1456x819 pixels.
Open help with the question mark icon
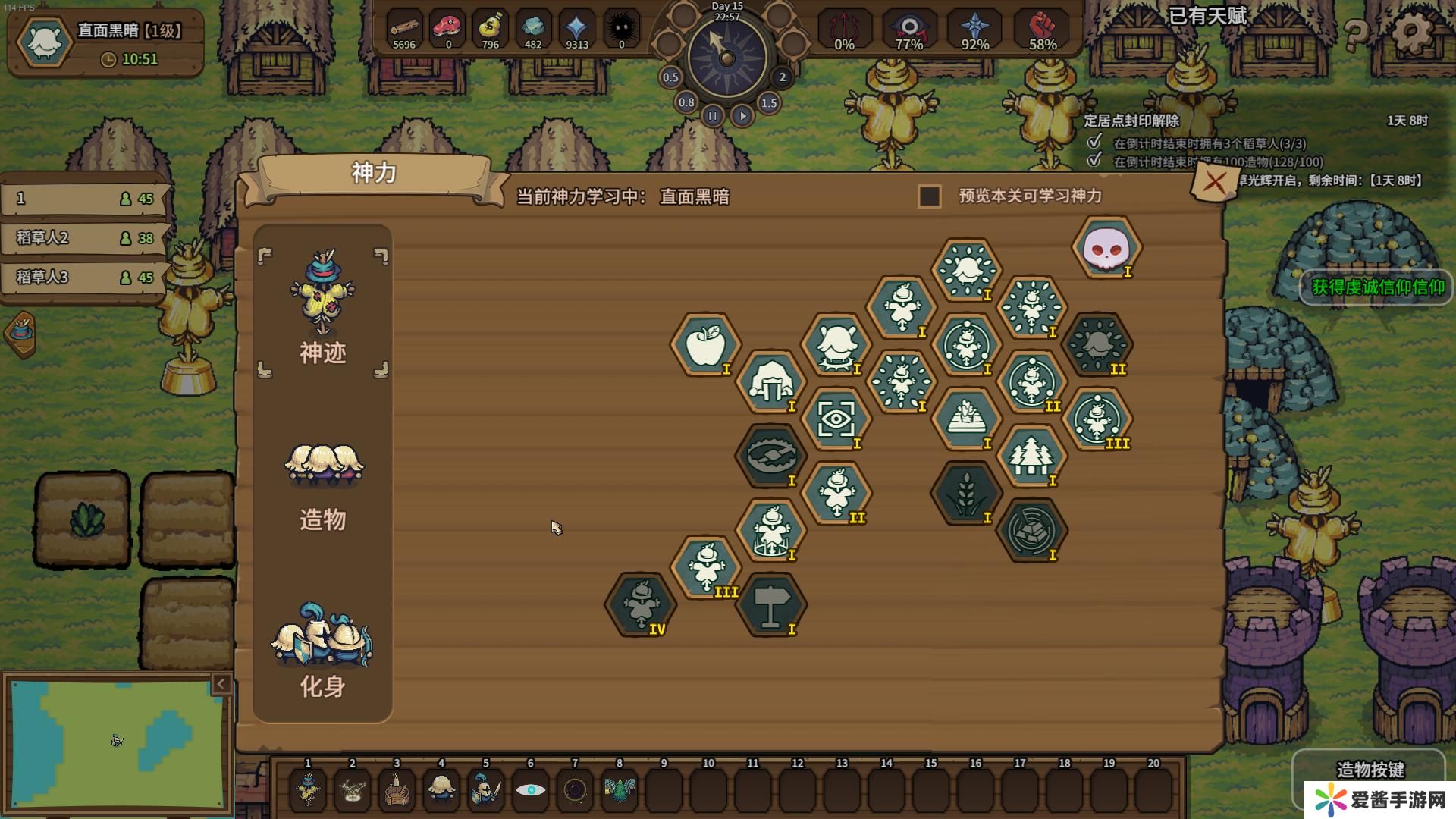1357,33
